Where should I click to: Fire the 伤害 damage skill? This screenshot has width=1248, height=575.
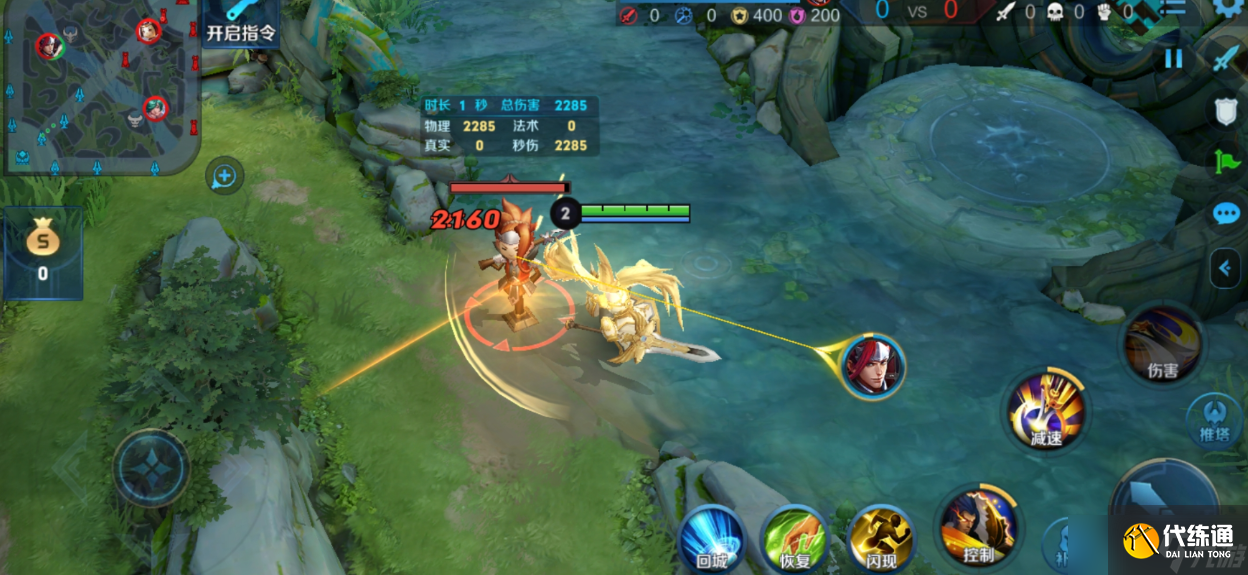pyautogui.click(x=1162, y=346)
